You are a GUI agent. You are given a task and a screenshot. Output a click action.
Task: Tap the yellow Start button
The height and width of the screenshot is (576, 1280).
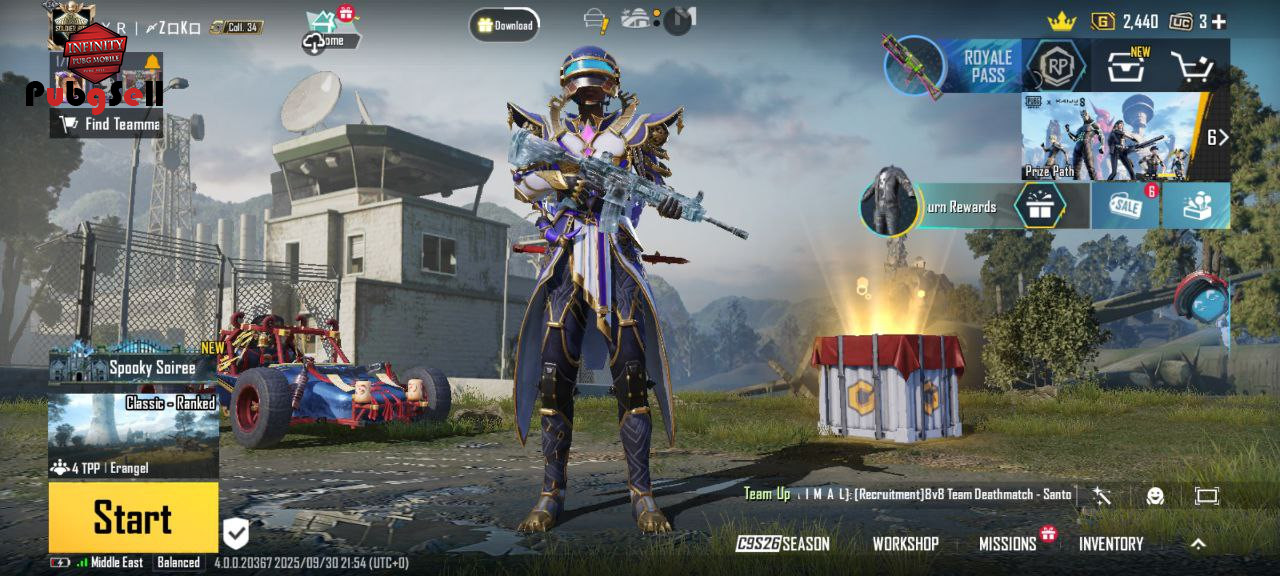[133, 517]
